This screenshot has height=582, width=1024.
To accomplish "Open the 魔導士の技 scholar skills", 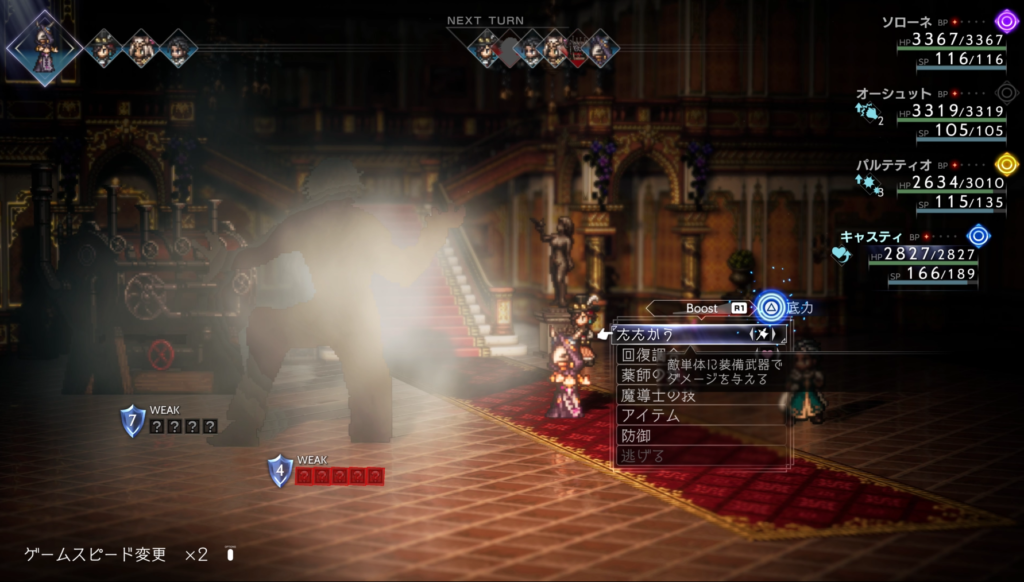I will click(x=658, y=396).
